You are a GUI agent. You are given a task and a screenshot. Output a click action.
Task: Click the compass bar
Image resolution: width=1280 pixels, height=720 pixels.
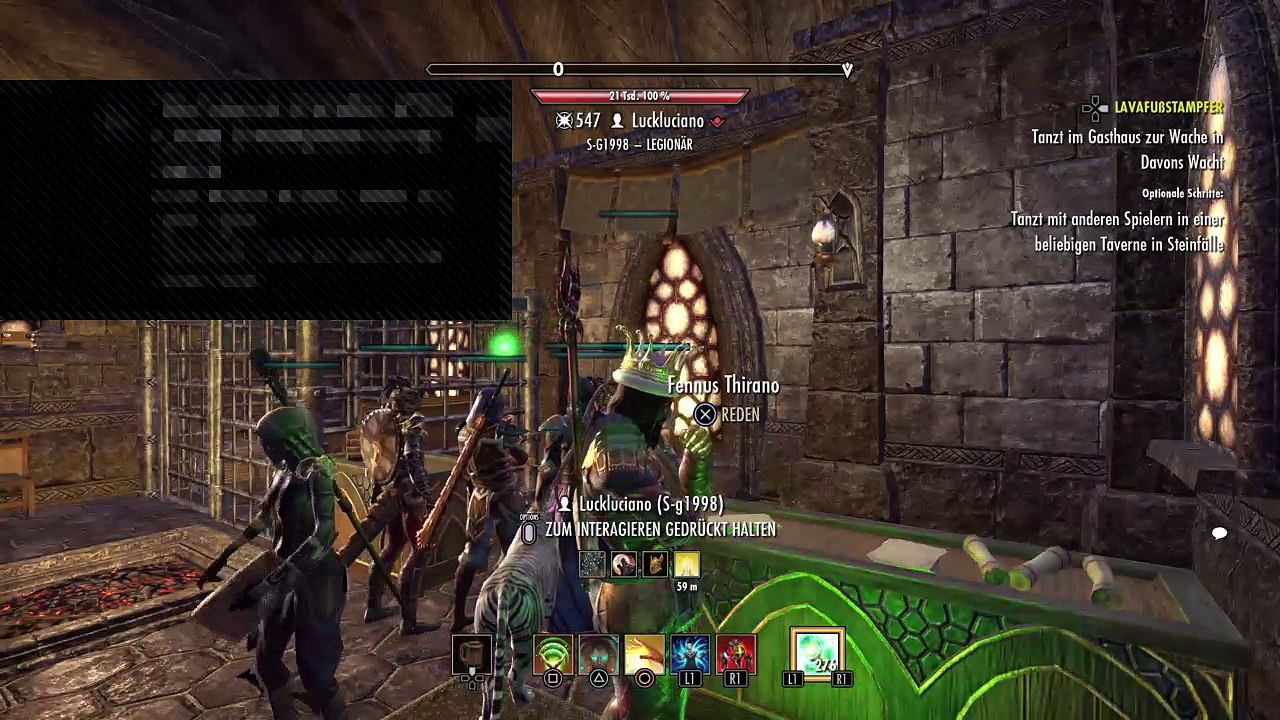[639, 69]
